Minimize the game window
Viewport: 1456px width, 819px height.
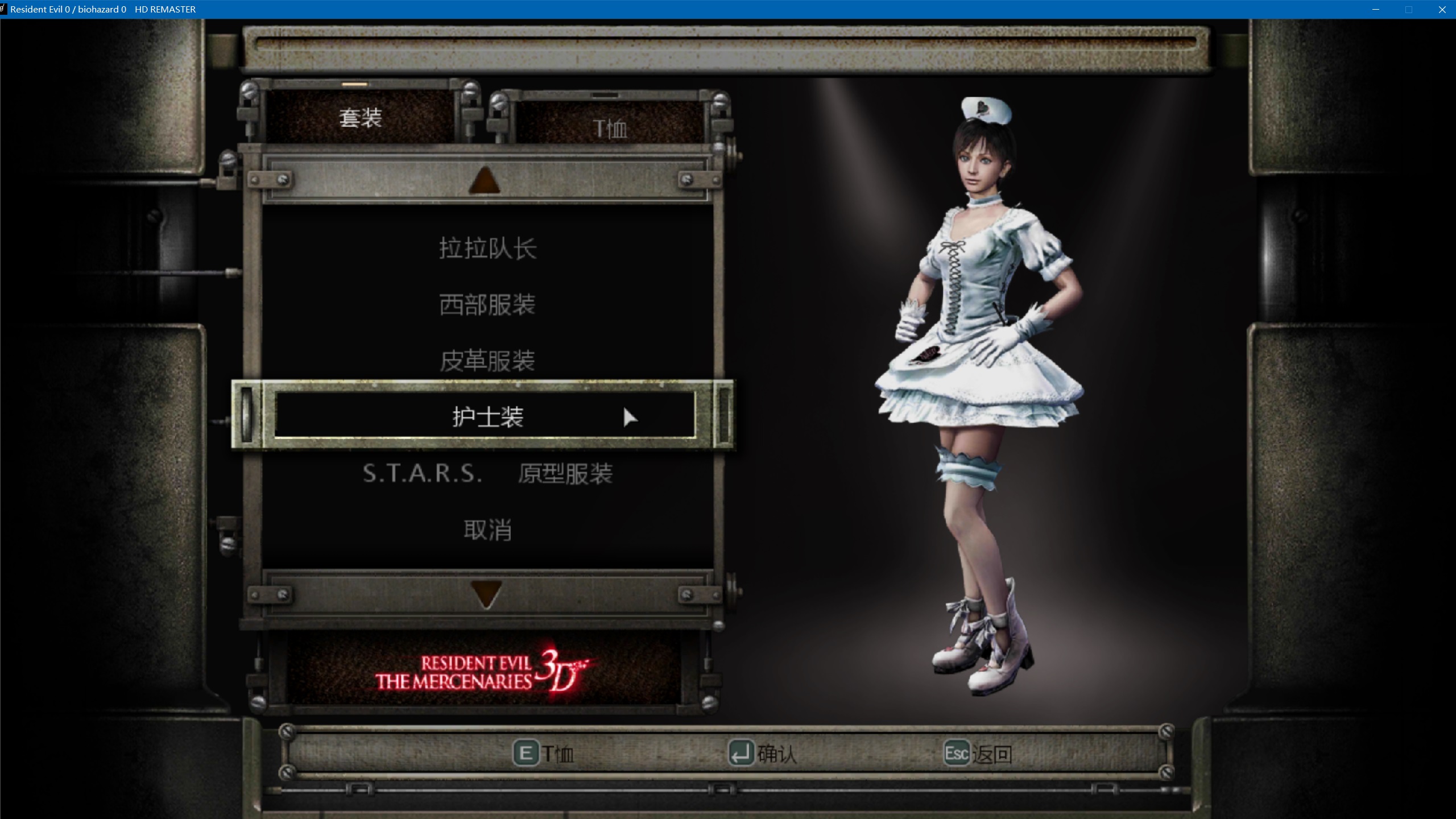point(1376,10)
